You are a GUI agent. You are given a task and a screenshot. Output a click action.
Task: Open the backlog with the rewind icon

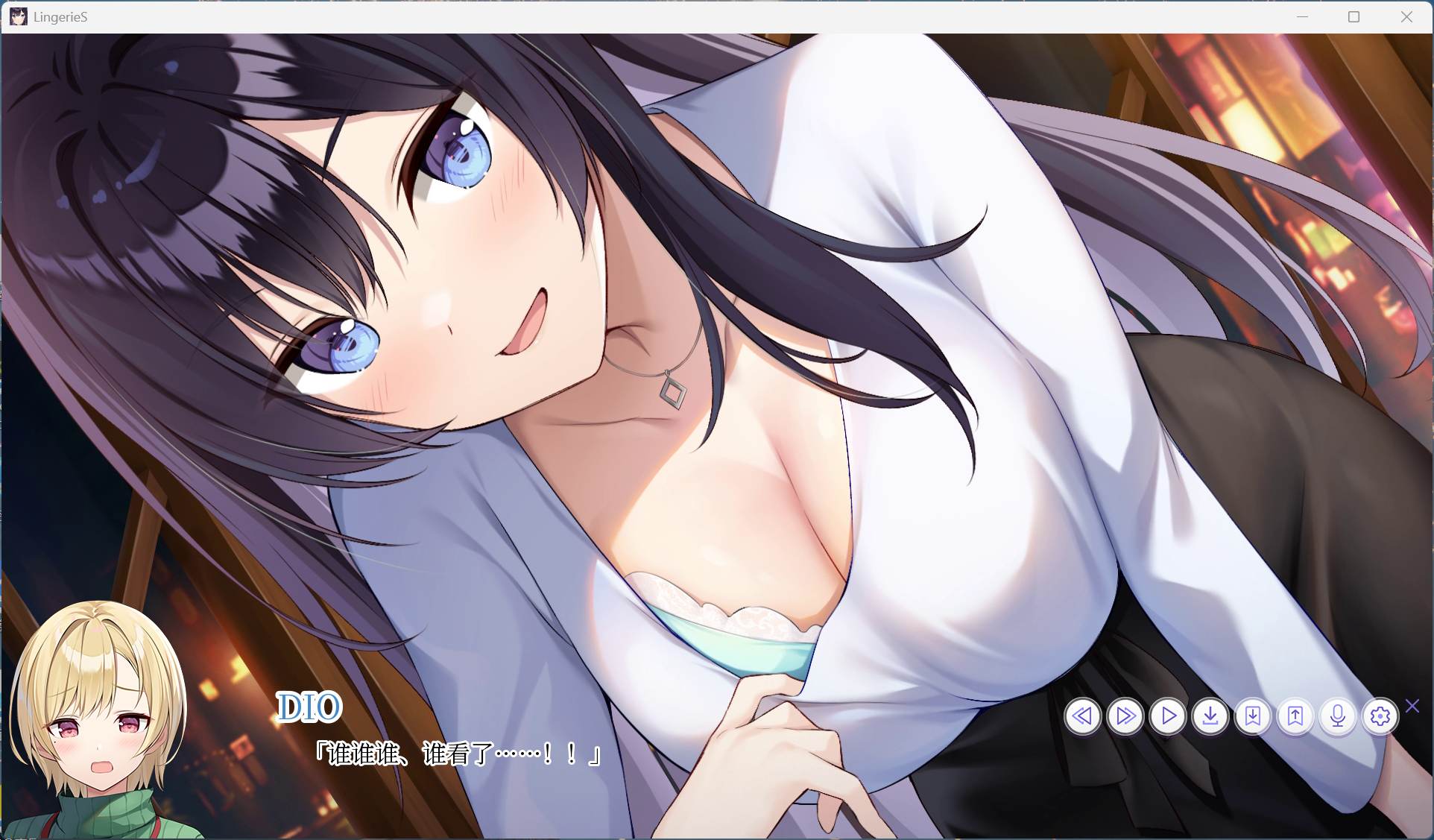[x=1084, y=716]
